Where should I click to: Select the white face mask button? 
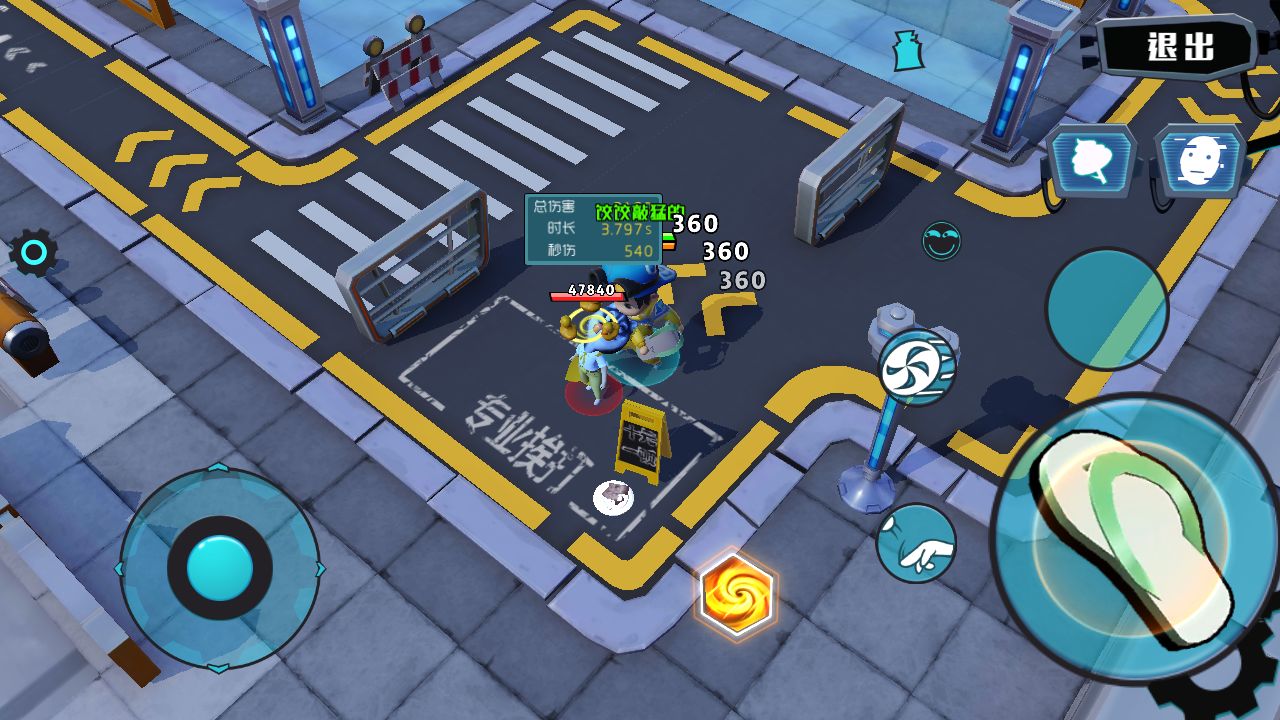point(1200,160)
